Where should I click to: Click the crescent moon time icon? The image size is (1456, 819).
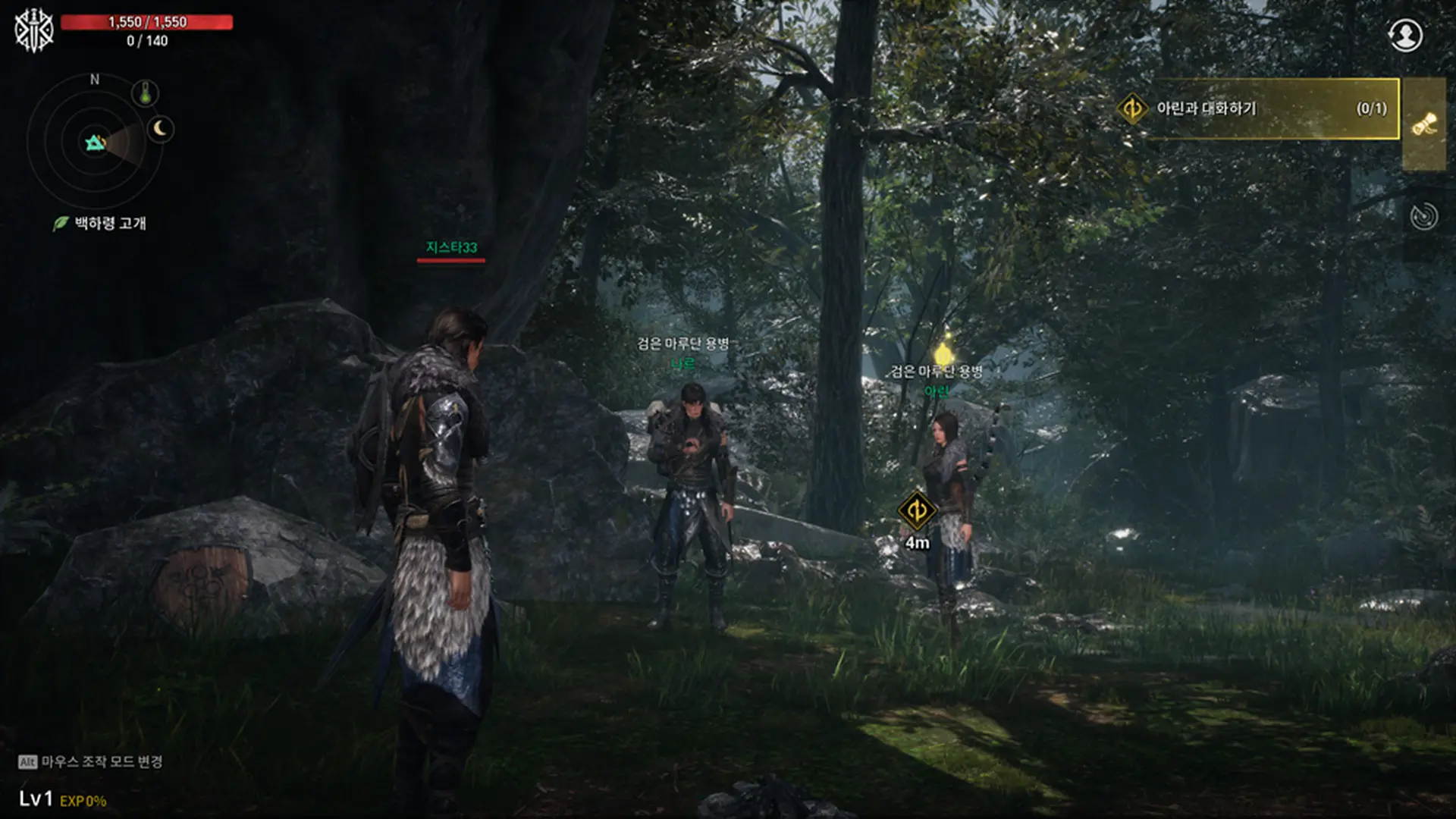(x=160, y=129)
